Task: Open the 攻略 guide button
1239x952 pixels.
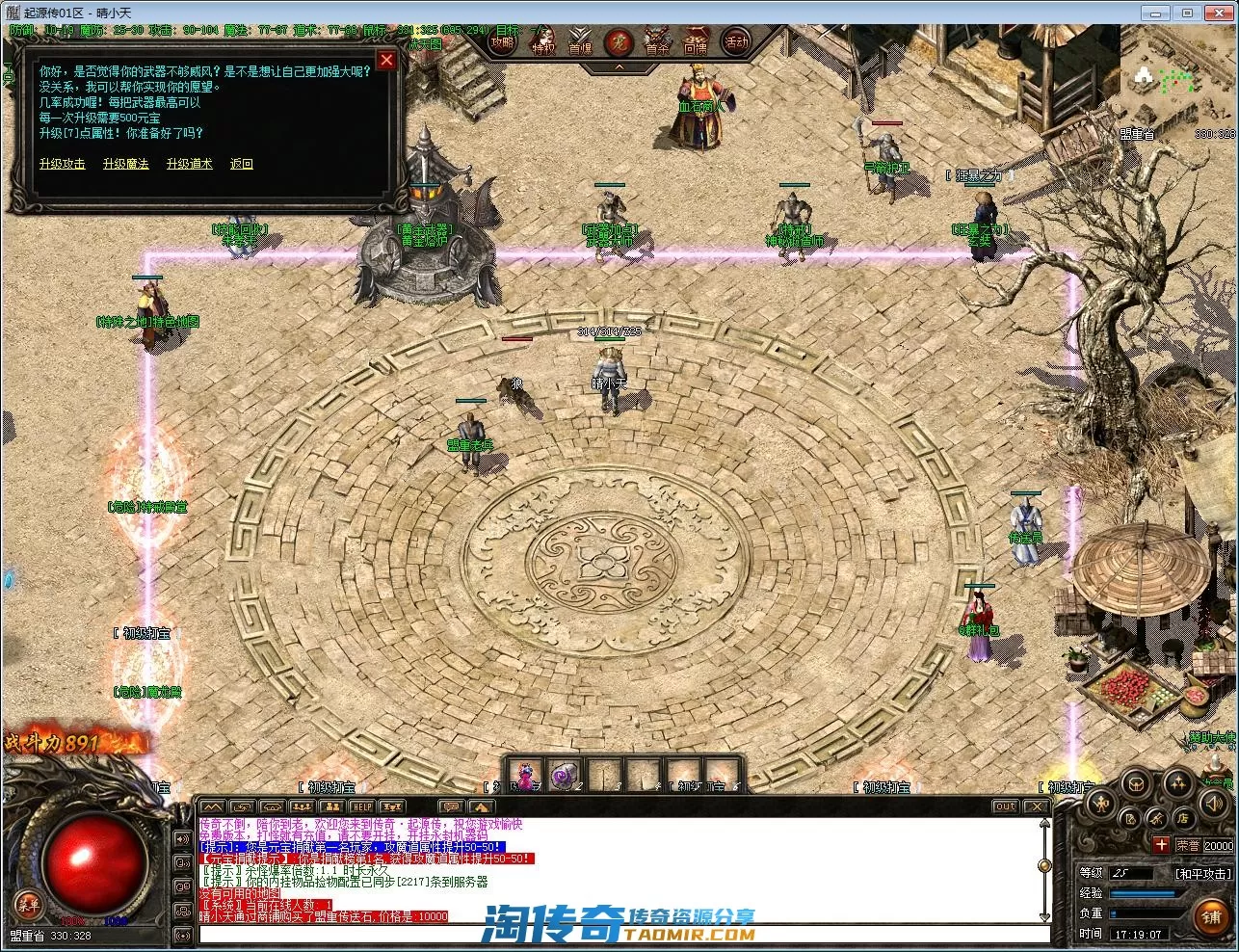Action: [x=503, y=42]
